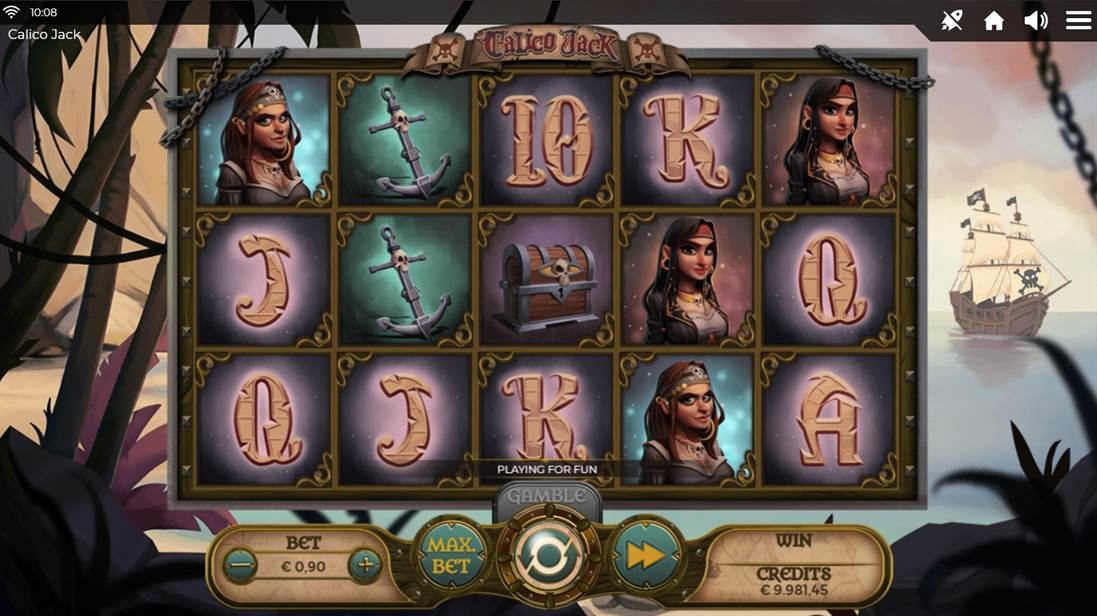The image size is (1097, 616).
Task: Toggle the sound speaker icon
Action: 1036,21
